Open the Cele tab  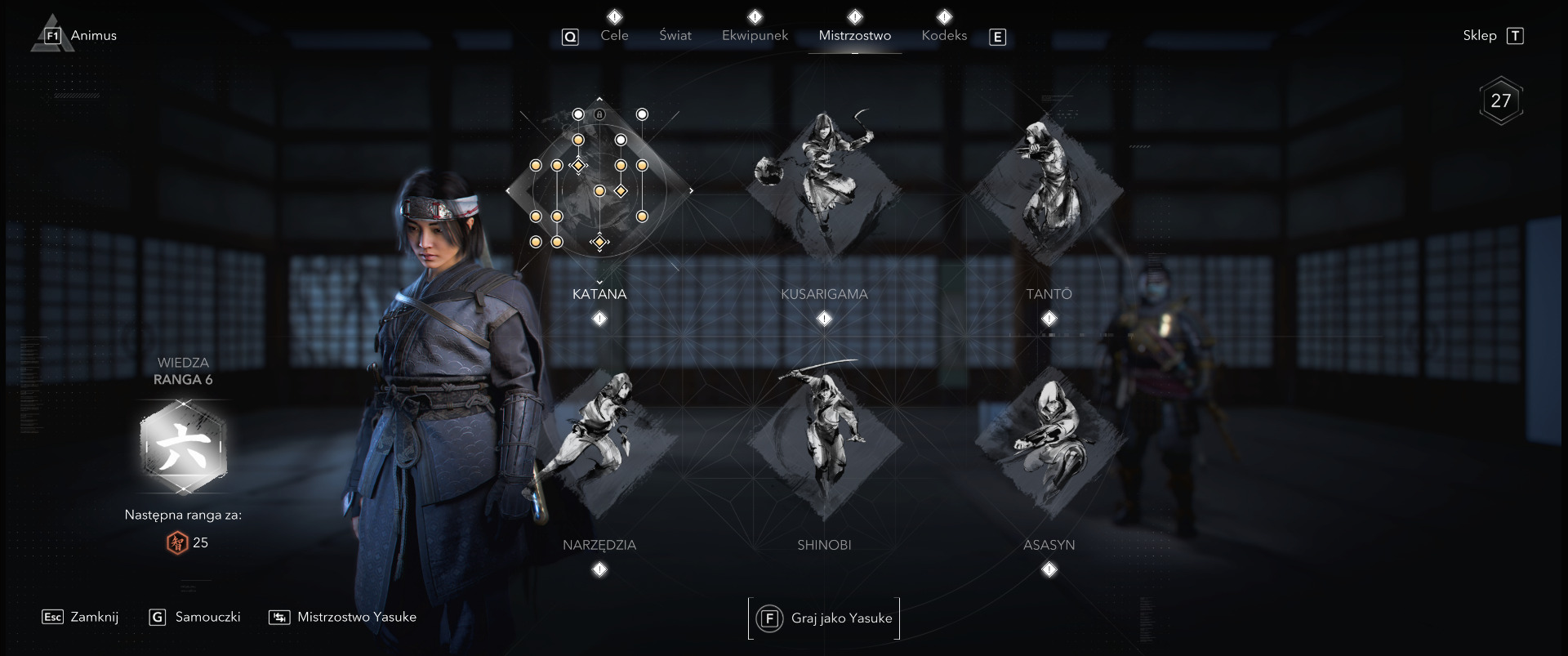[614, 35]
